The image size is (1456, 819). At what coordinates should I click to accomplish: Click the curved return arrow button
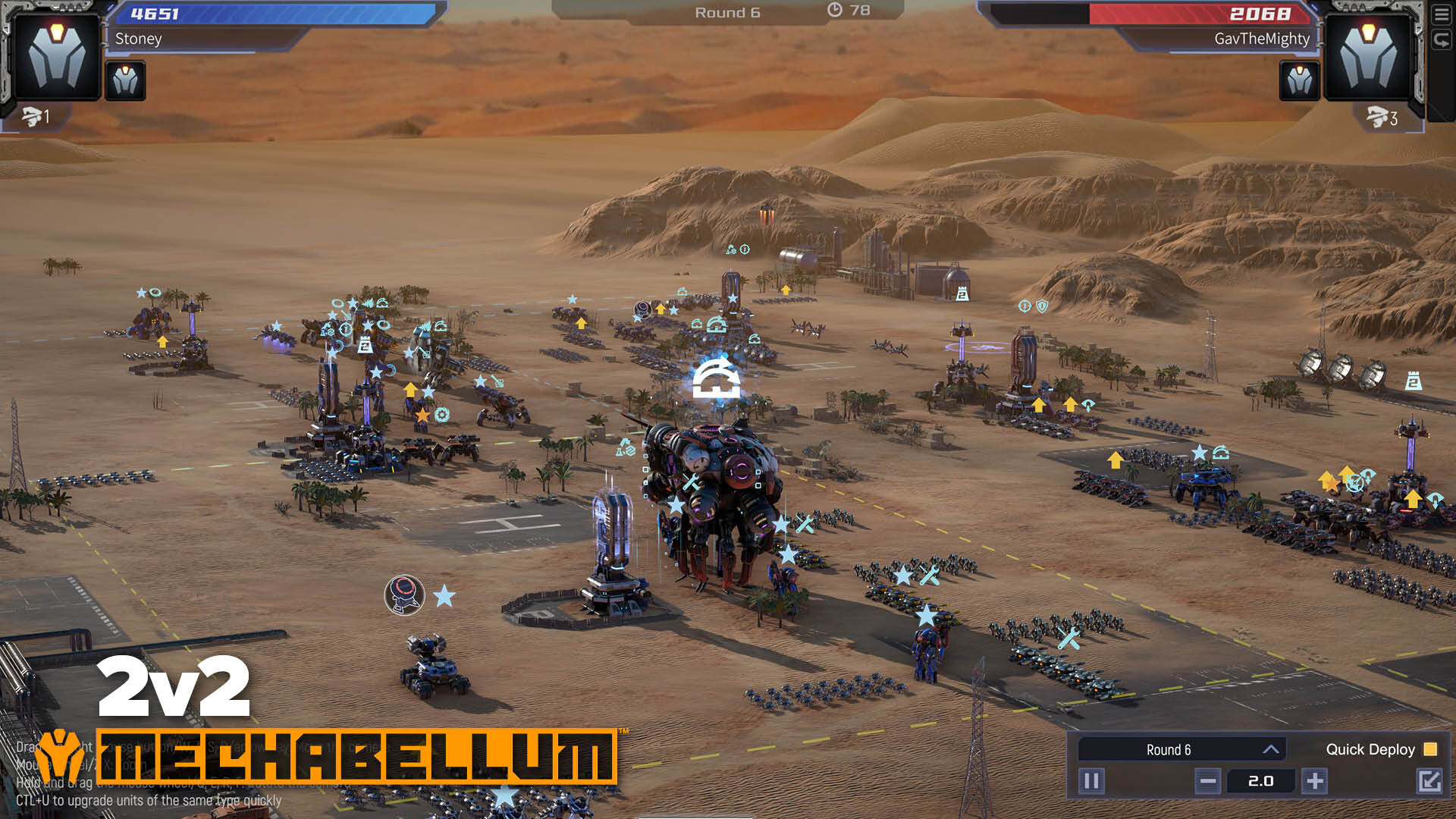(1441, 40)
